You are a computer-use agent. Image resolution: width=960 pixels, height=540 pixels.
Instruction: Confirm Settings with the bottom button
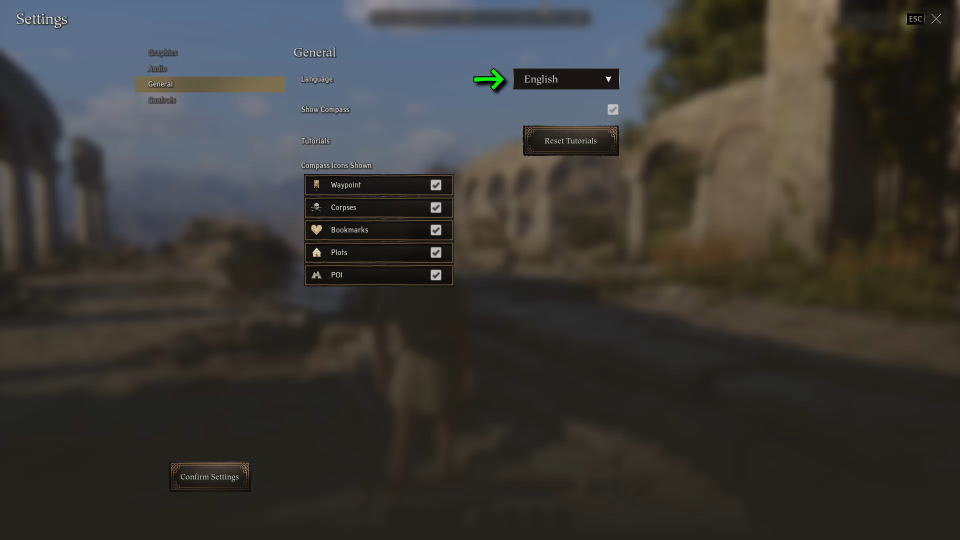(x=210, y=477)
